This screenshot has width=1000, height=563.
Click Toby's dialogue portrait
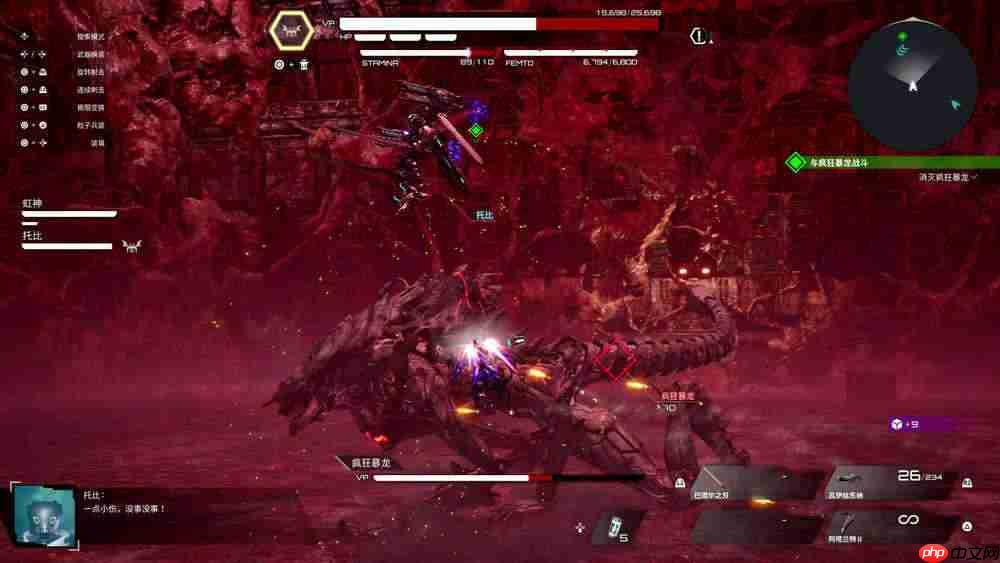(44, 515)
